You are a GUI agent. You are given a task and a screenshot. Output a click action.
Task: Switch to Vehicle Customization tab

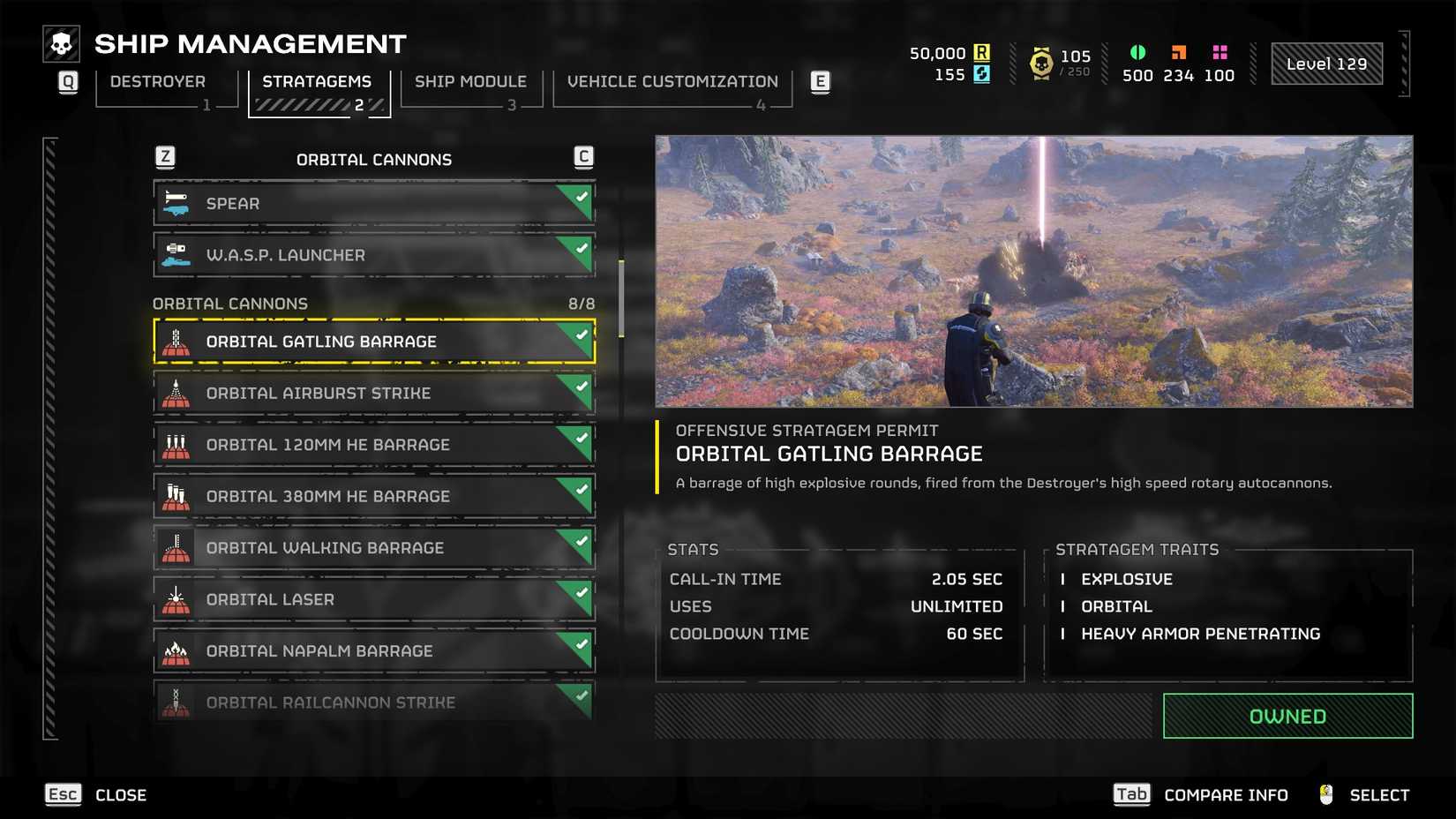pos(672,81)
